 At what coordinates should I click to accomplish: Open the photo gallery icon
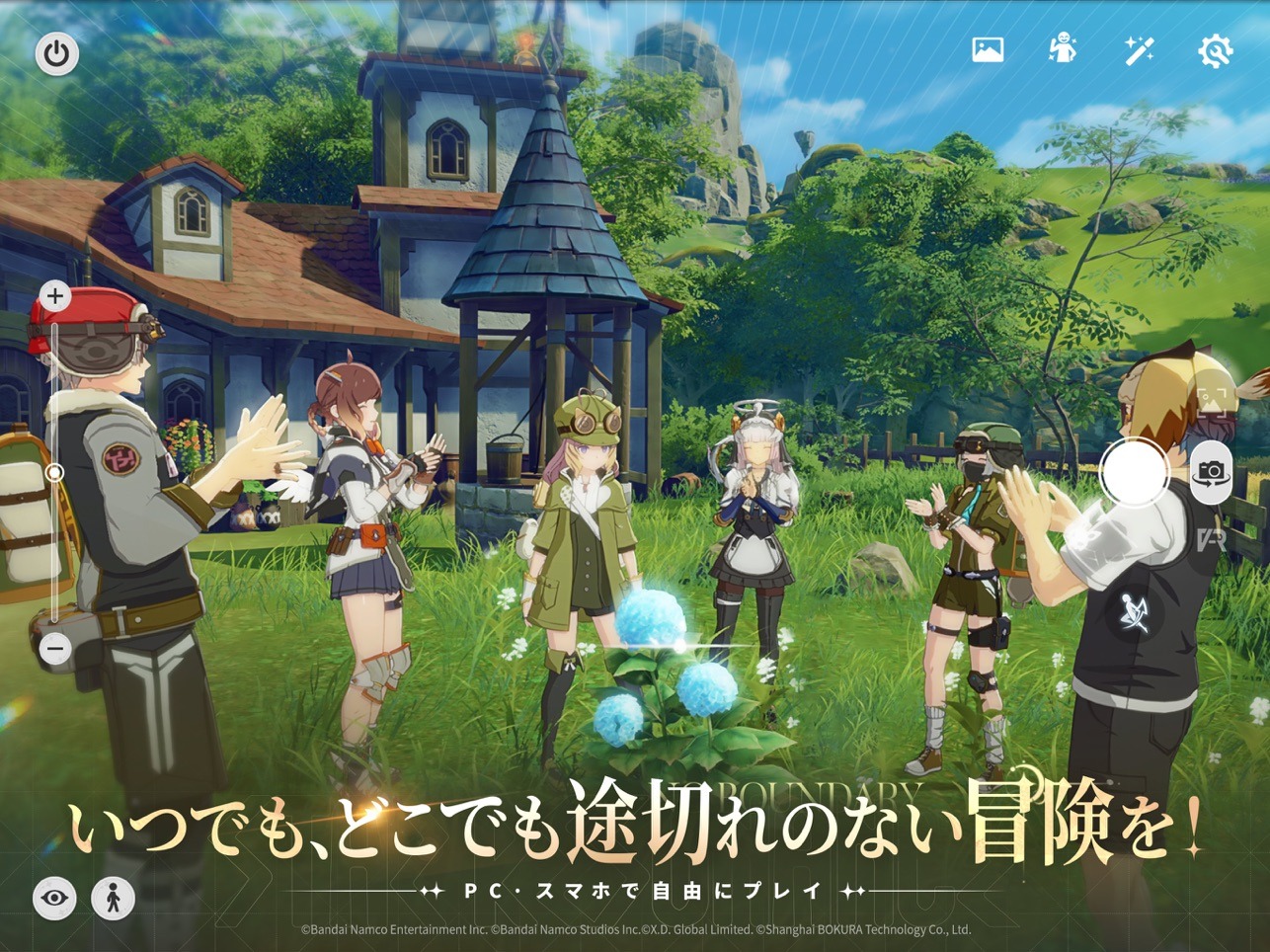pyautogui.click(x=989, y=48)
